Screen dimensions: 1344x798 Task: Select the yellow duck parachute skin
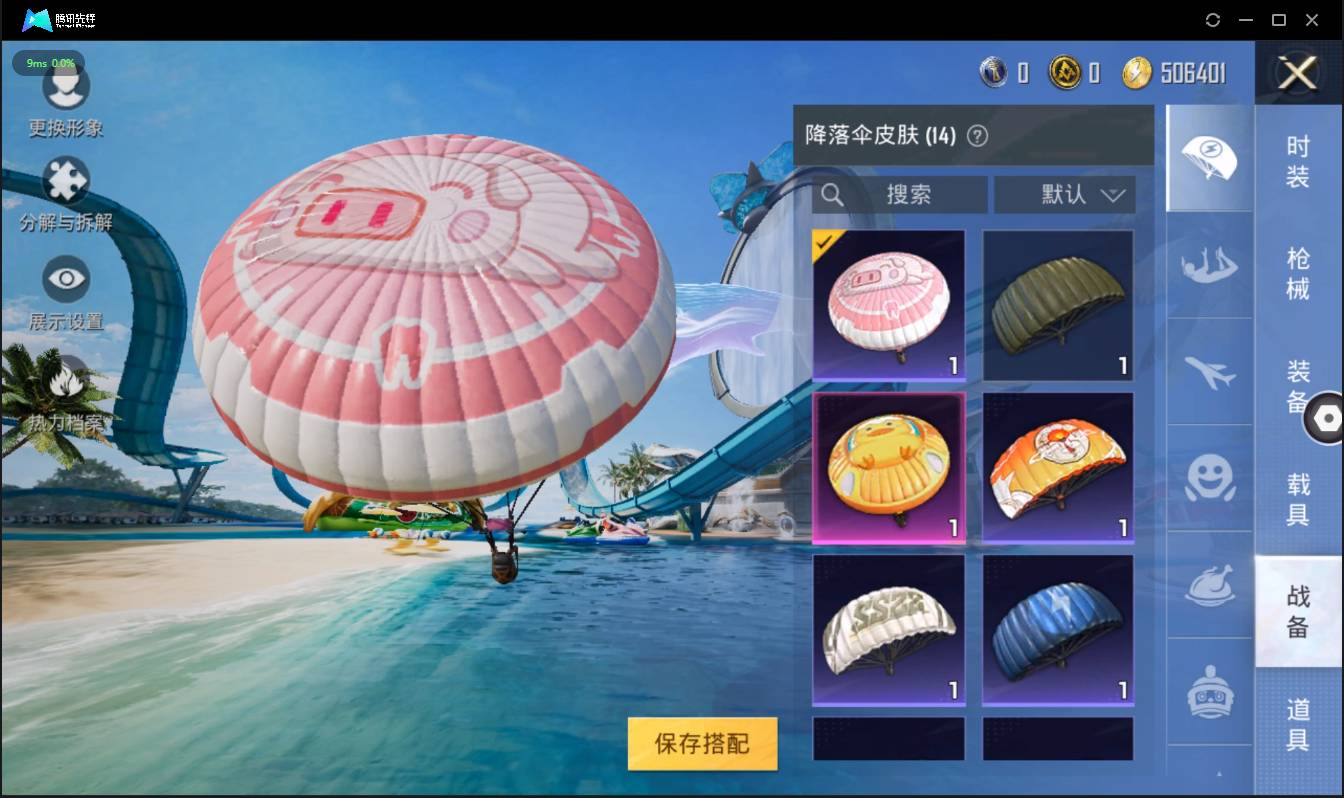pyautogui.click(x=888, y=466)
